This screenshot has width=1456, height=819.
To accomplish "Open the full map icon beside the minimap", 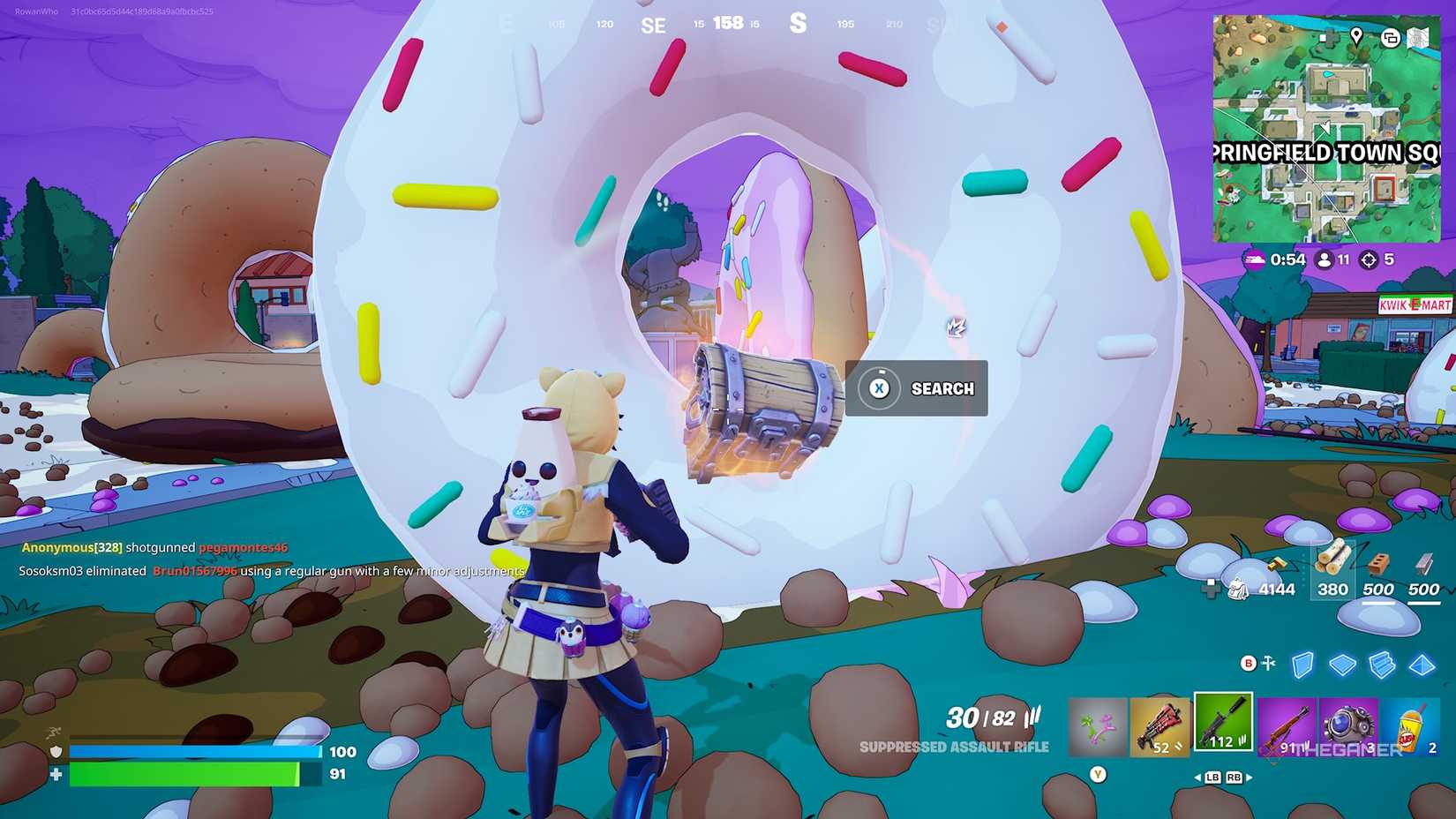I will (1416, 38).
